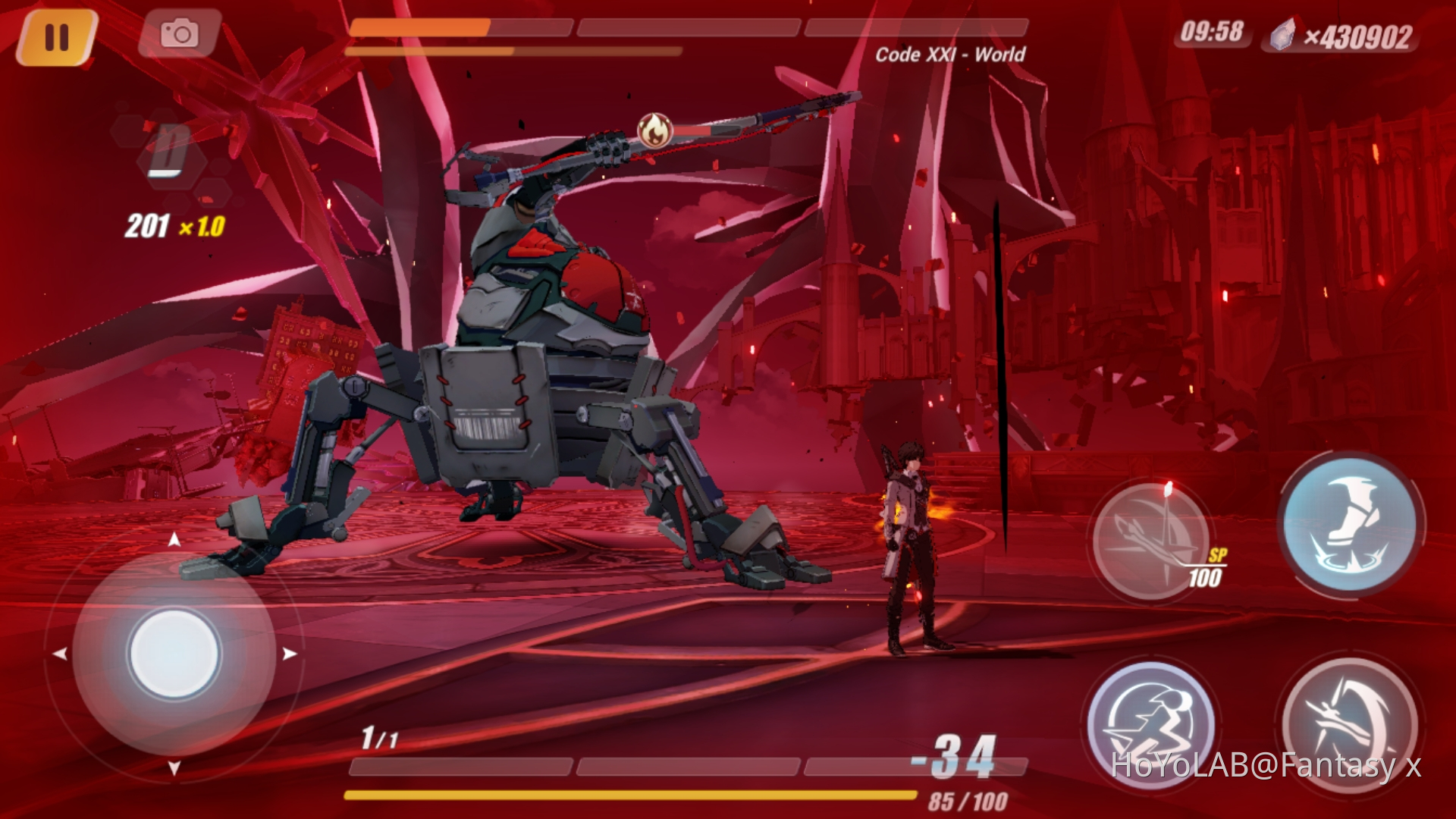Tap the fire element icon above the boss
Viewport: 1456px width, 819px height.
(x=655, y=129)
